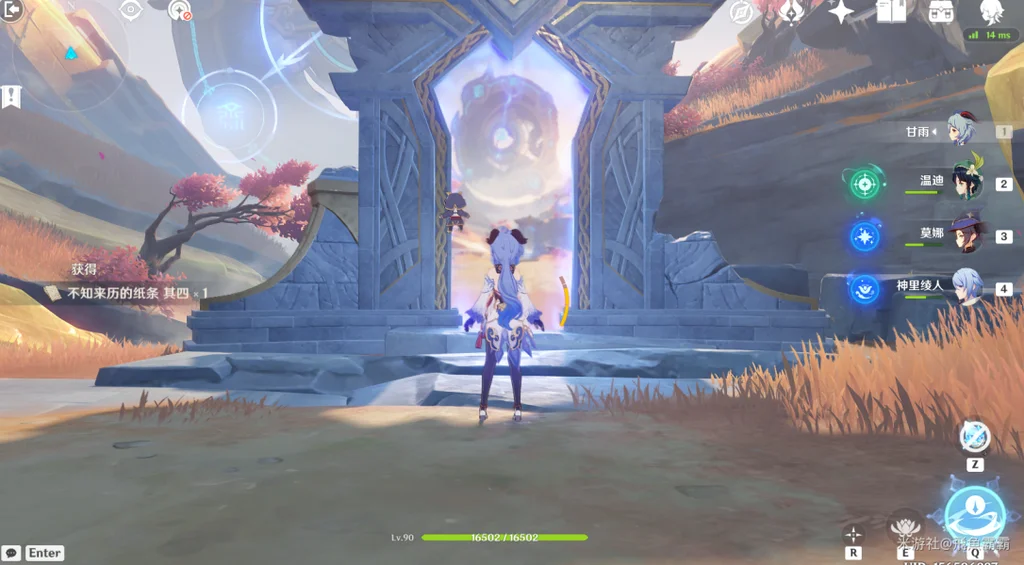Open the chat box with Enter label
The height and width of the screenshot is (565, 1024).
[34, 553]
